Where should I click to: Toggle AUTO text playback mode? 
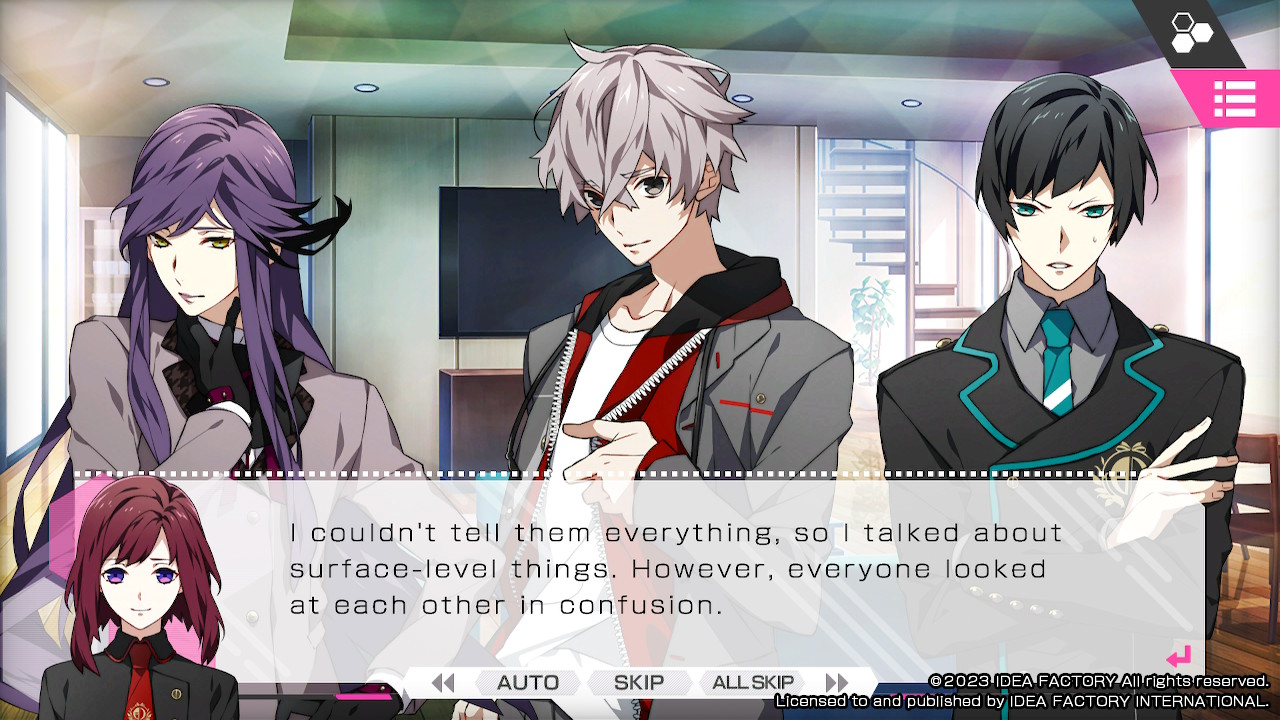click(527, 682)
